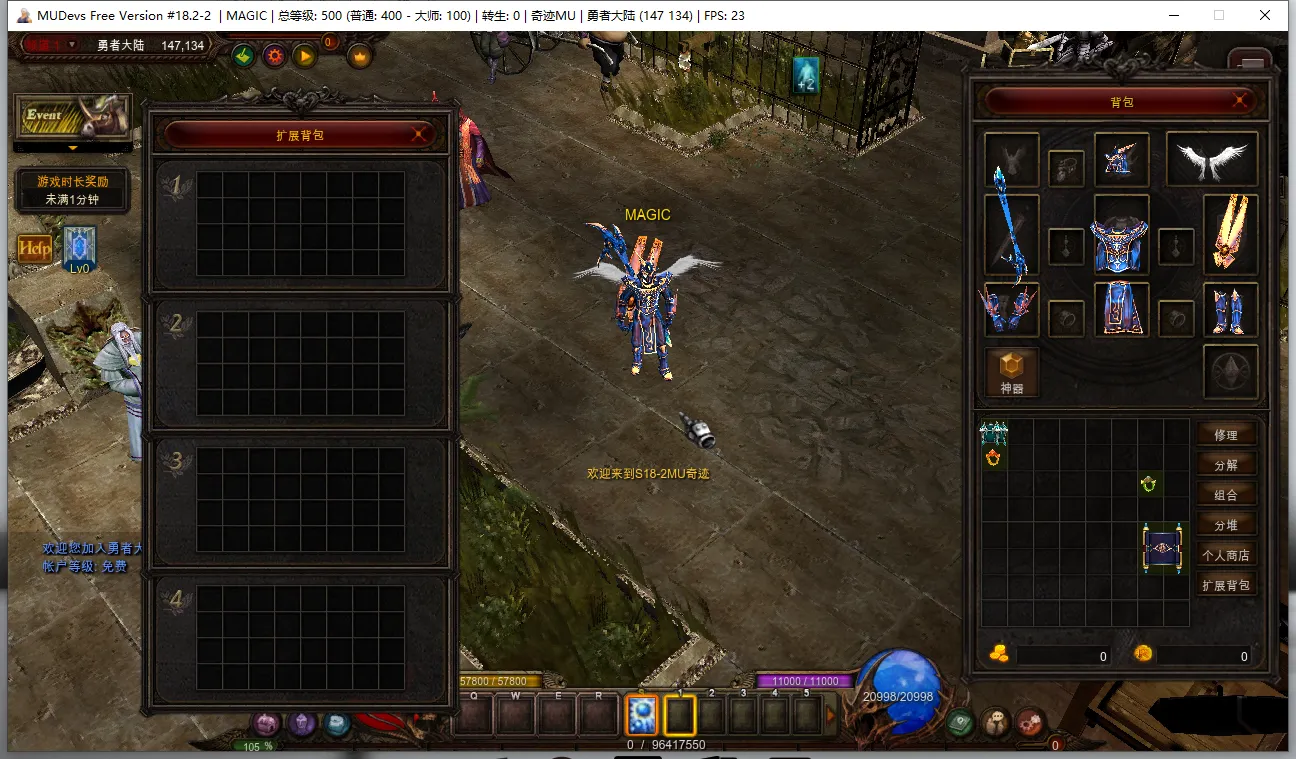Click the 修理 repair button
This screenshot has width=1296, height=759.
(x=1225, y=435)
